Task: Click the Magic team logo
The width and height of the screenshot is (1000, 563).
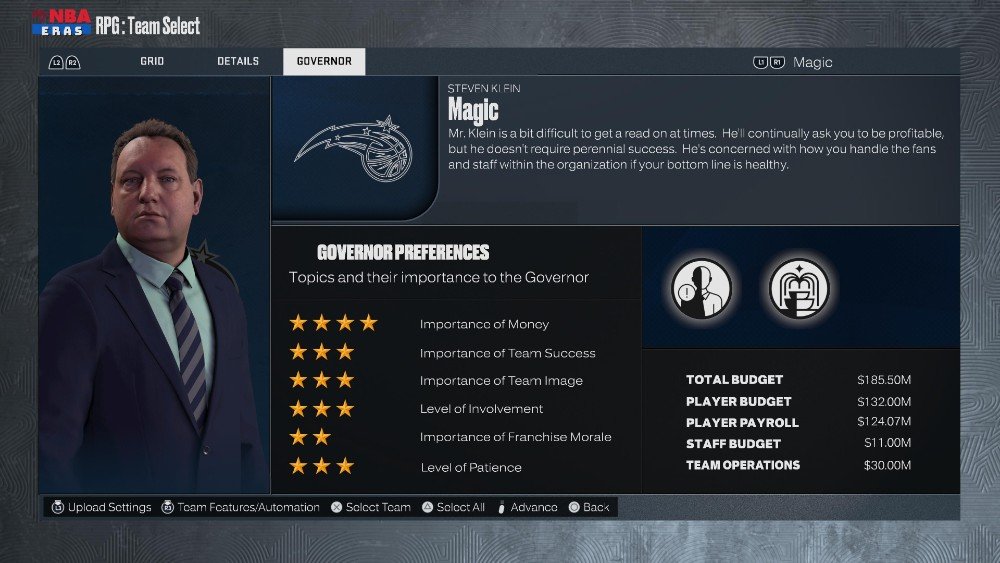Action: pos(354,149)
